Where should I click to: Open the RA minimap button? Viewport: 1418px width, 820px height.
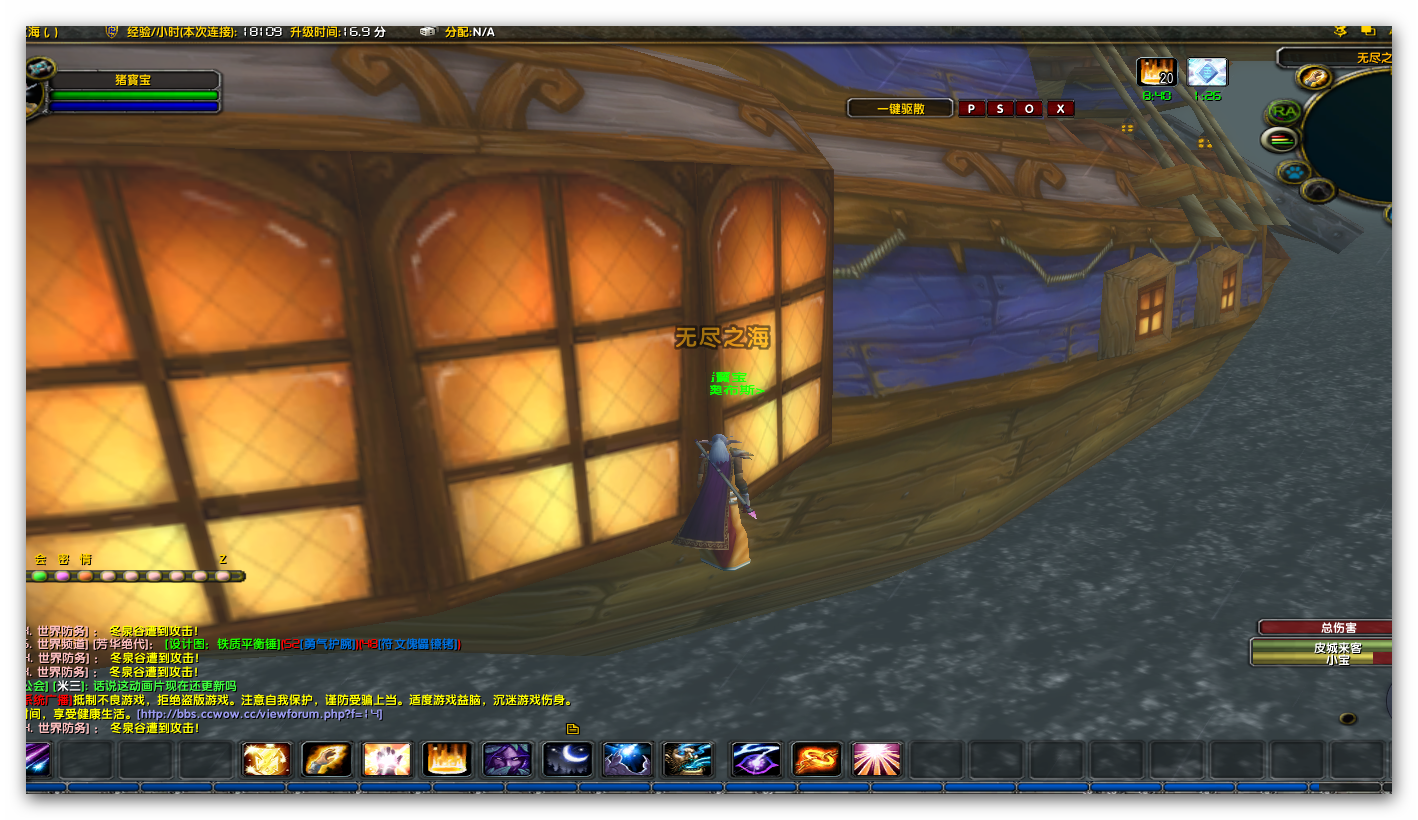pyautogui.click(x=1284, y=110)
